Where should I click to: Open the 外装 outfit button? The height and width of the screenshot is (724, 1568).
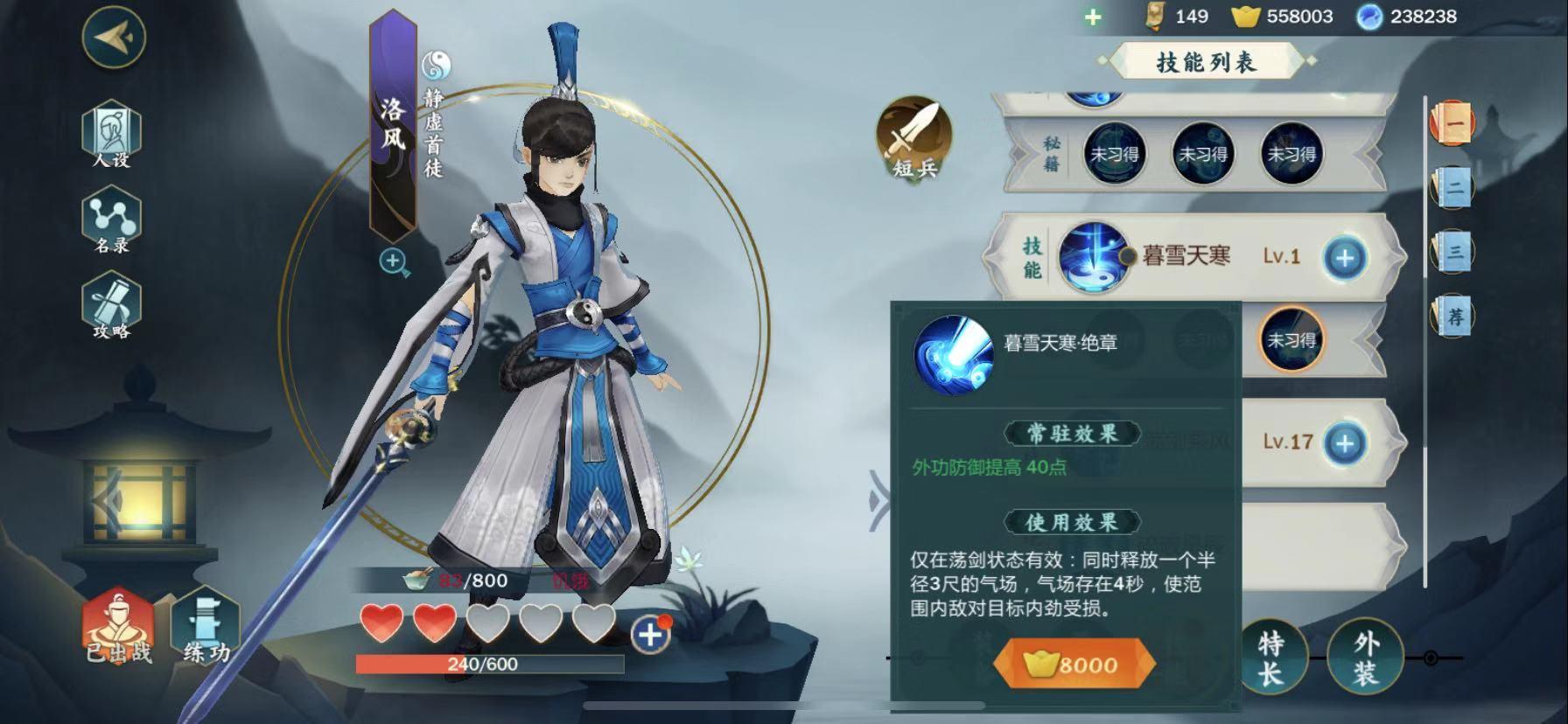click(x=1365, y=658)
